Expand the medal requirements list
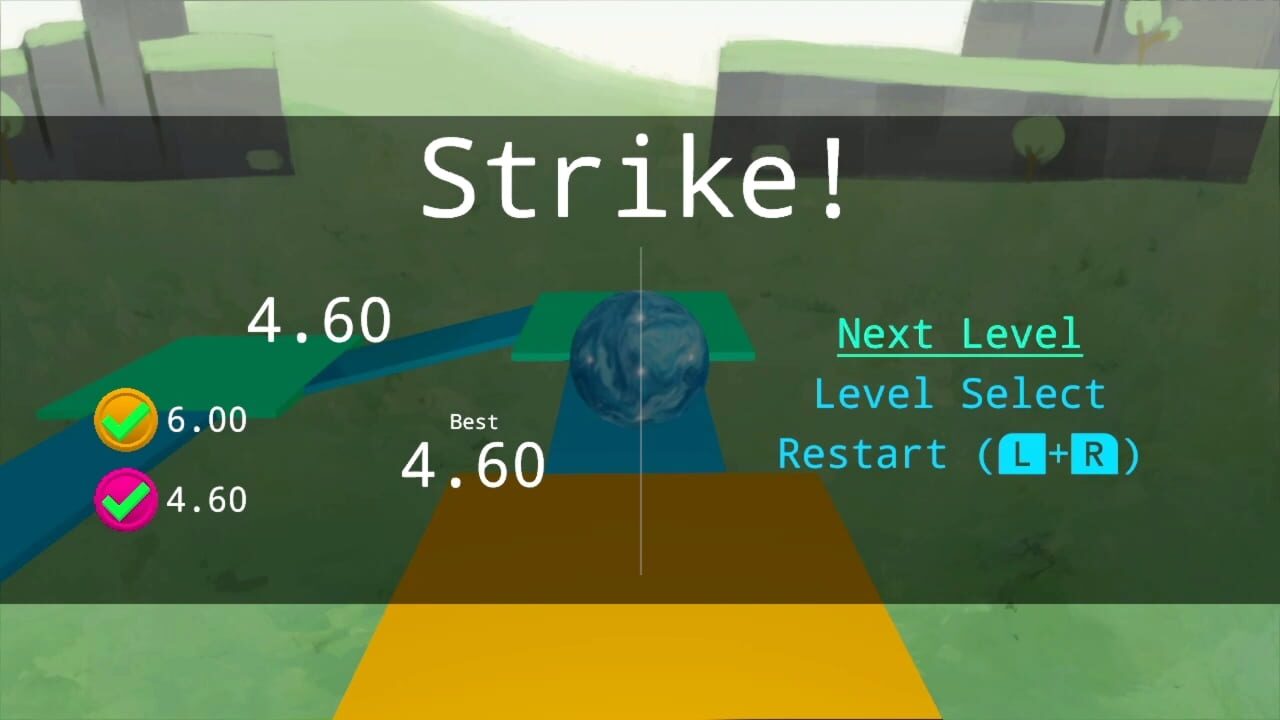The height and width of the screenshot is (720, 1280). point(165,460)
